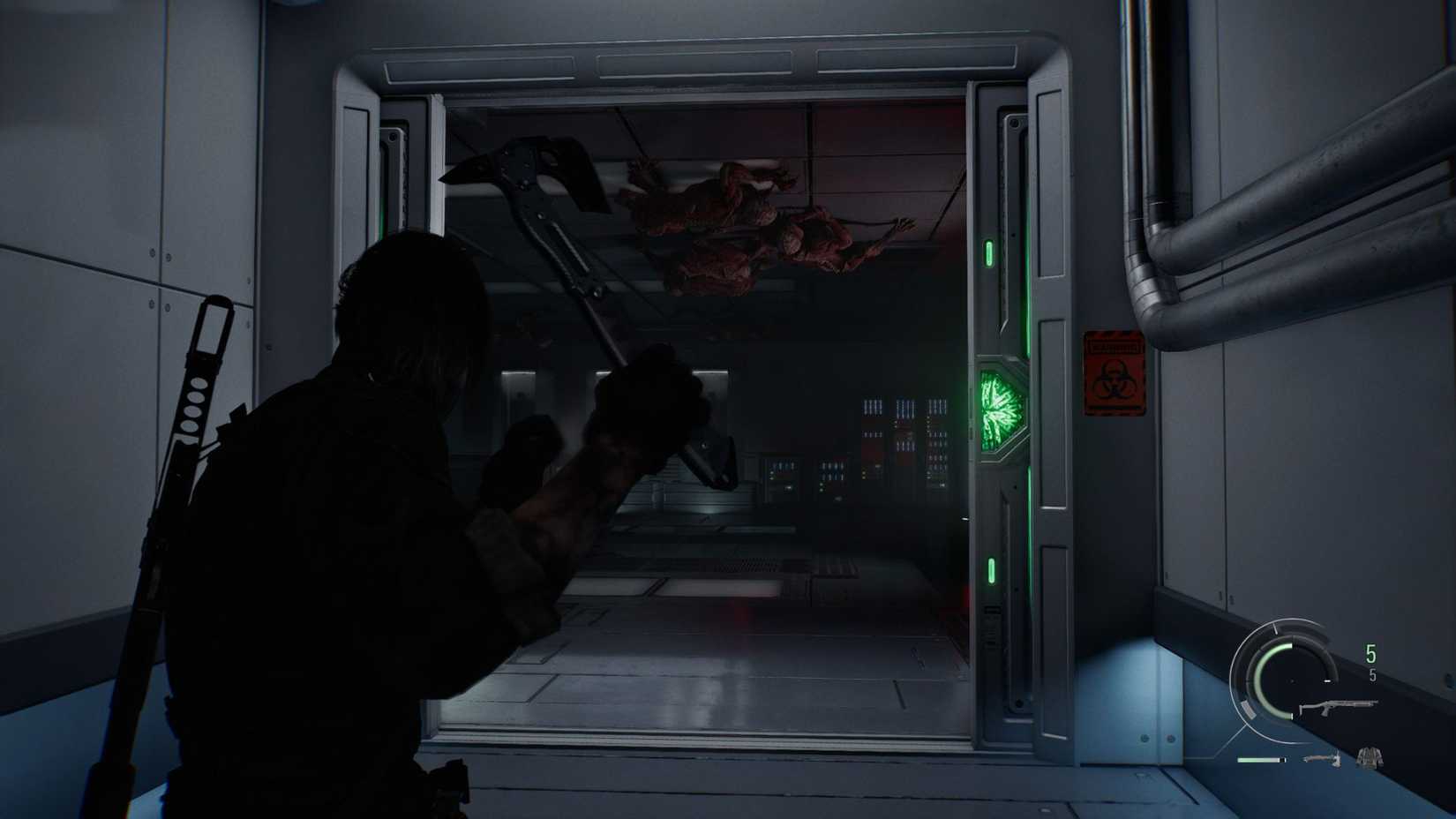Click the upper green indicator light on door frame

click(x=990, y=254)
